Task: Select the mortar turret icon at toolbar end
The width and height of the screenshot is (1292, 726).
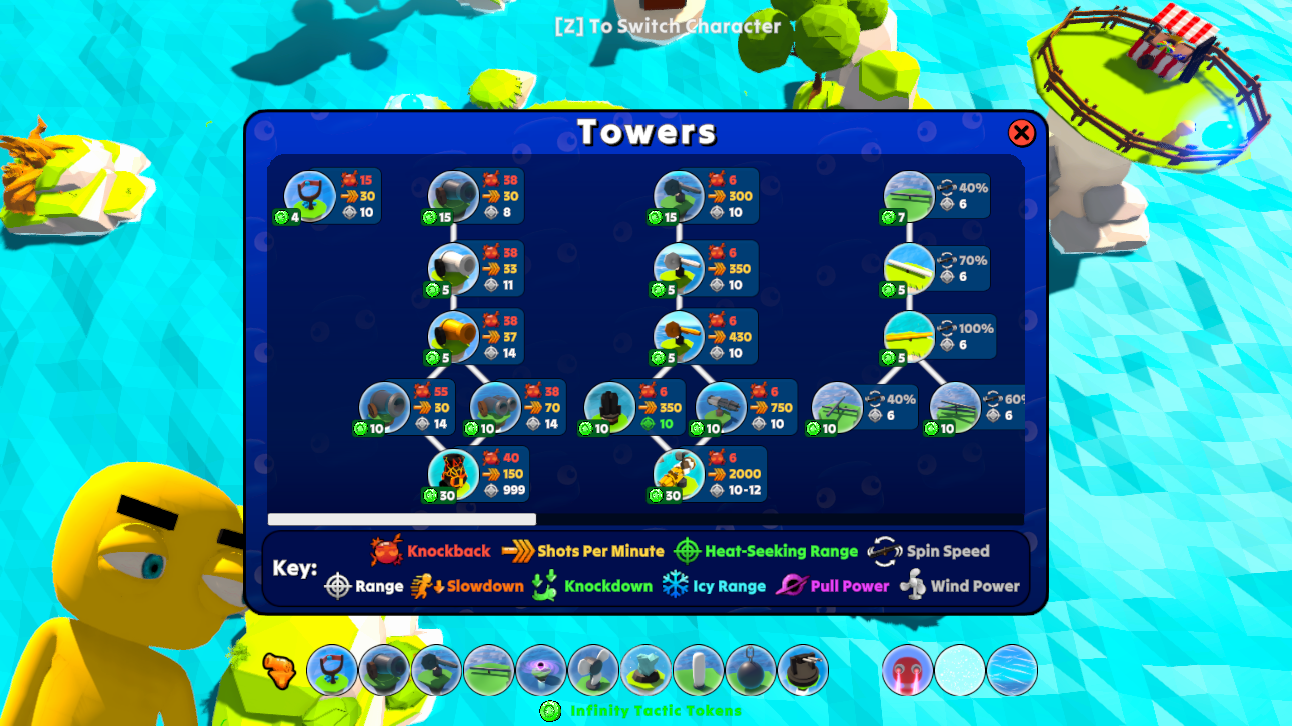Action: point(802,668)
